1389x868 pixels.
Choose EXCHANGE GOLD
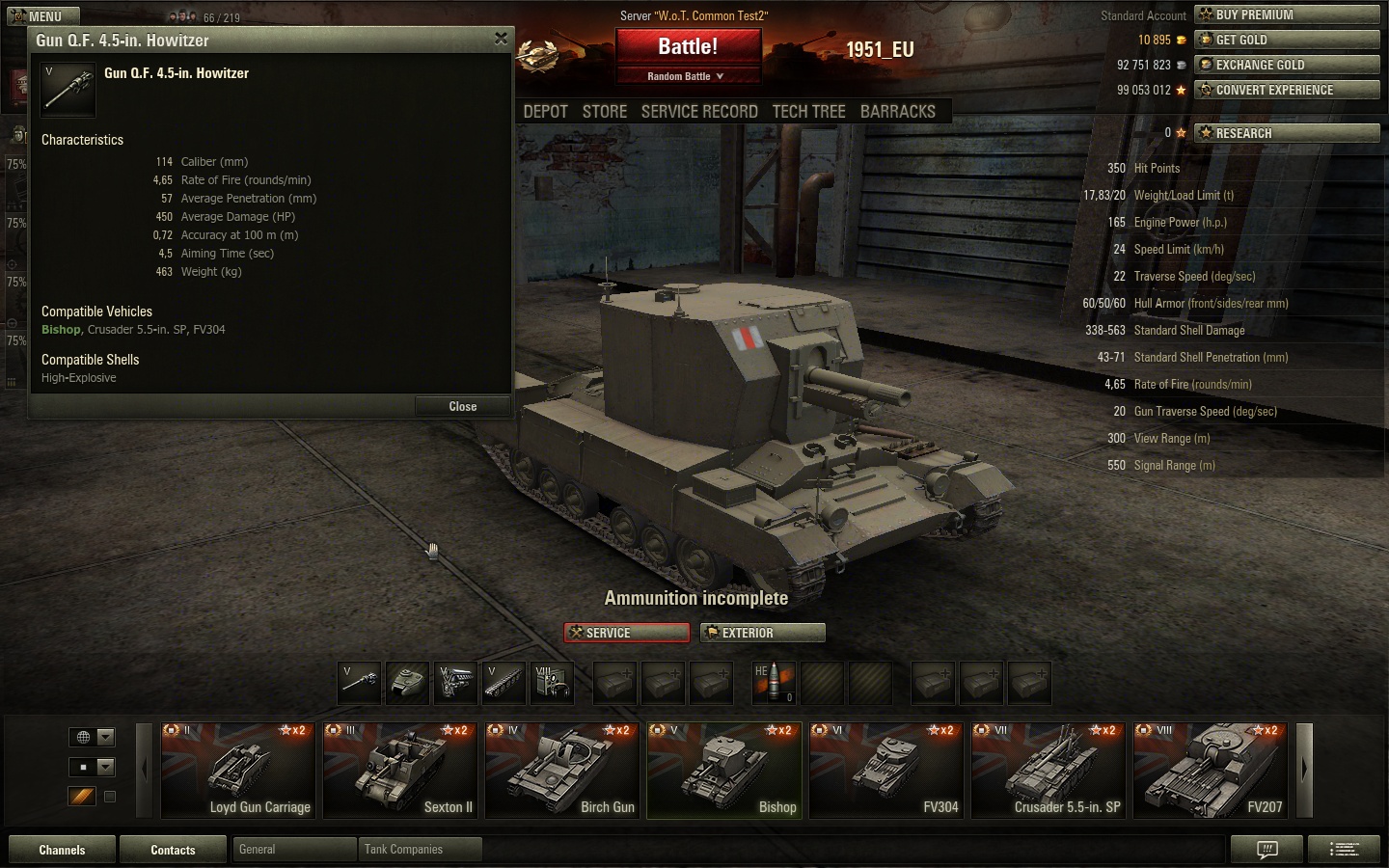pyautogui.click(x=1286, y=65)
